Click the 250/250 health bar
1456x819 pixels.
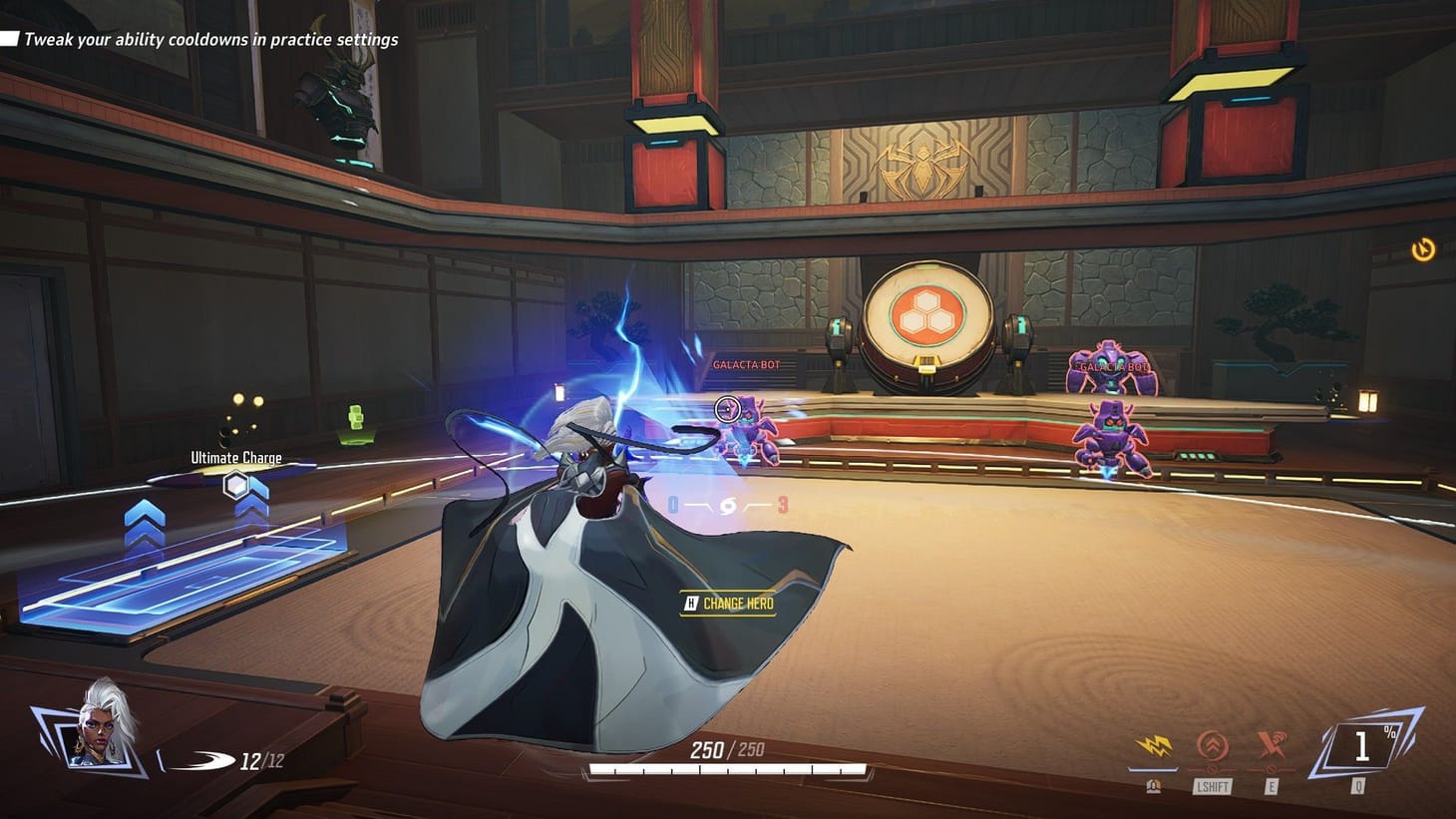(727, 749)
